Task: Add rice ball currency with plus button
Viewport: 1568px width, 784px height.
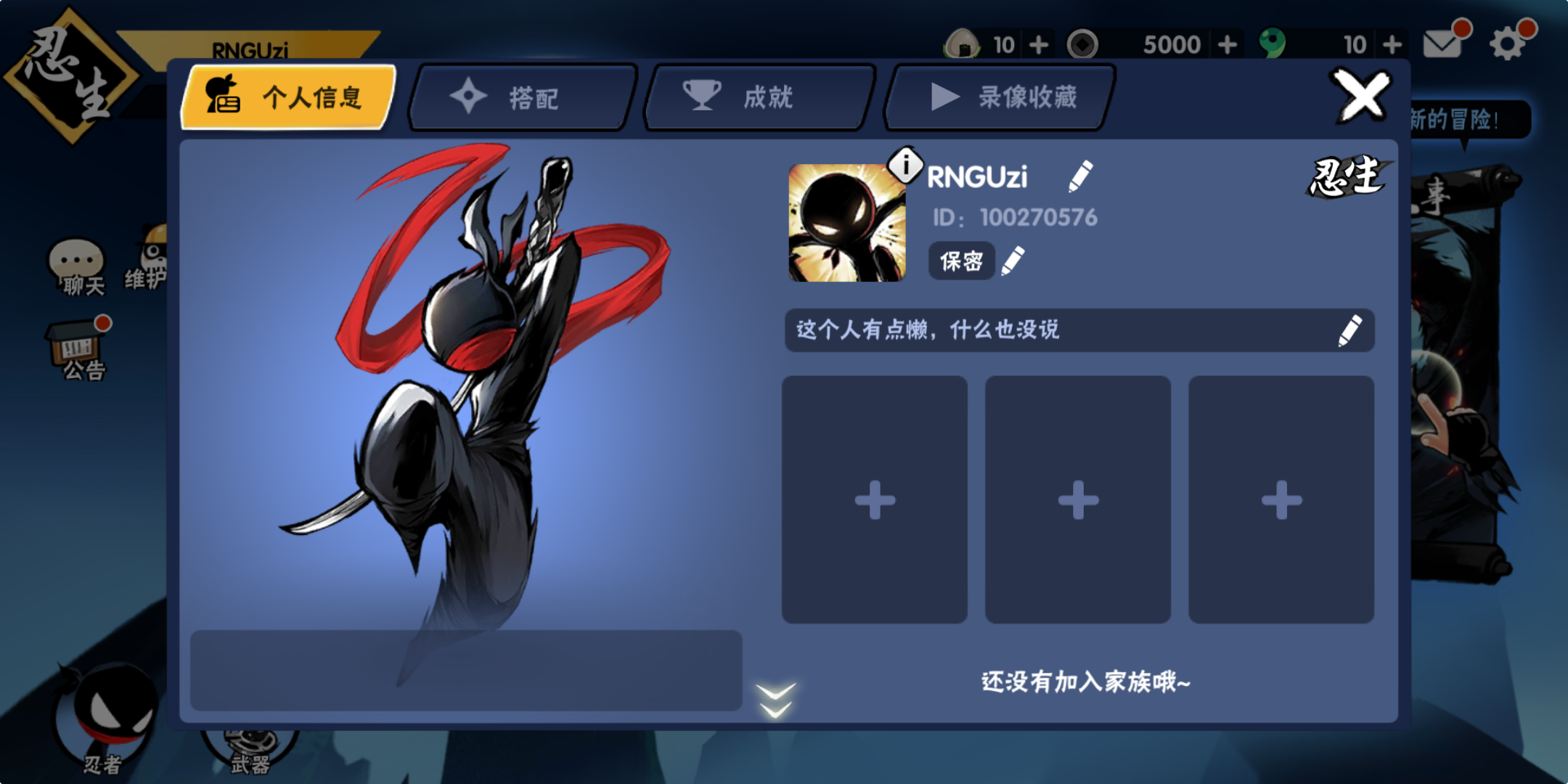Action: point(1040,44)
